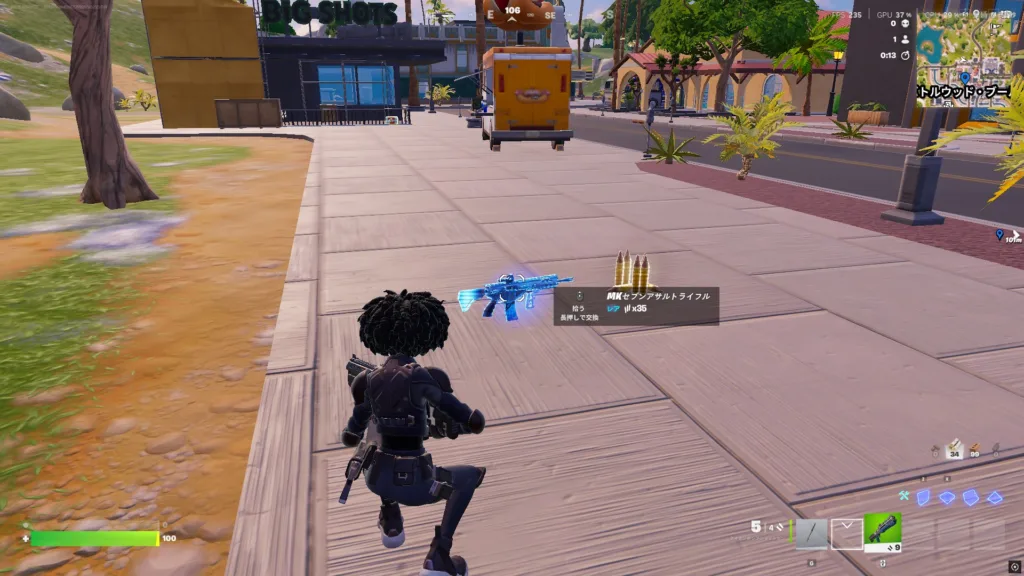
Task: Select the green shotgun inventory slot
Action: (882, 532)
